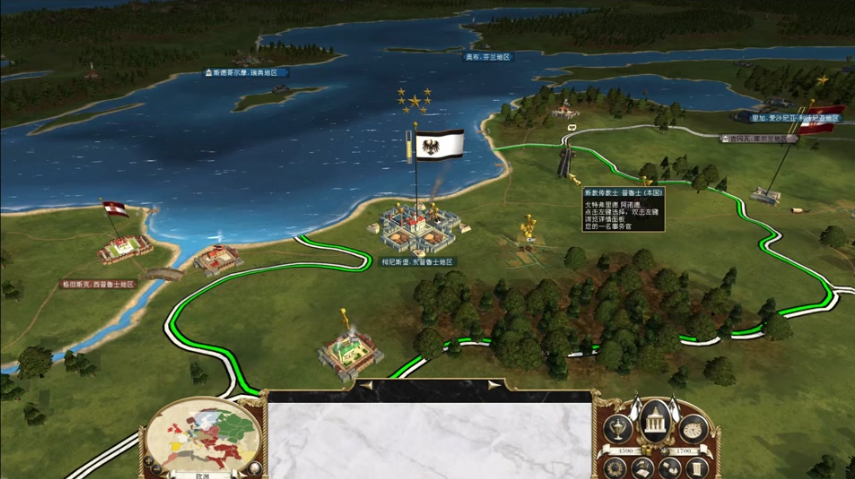Open the government panel with the columned building

[x=656, y=418]
